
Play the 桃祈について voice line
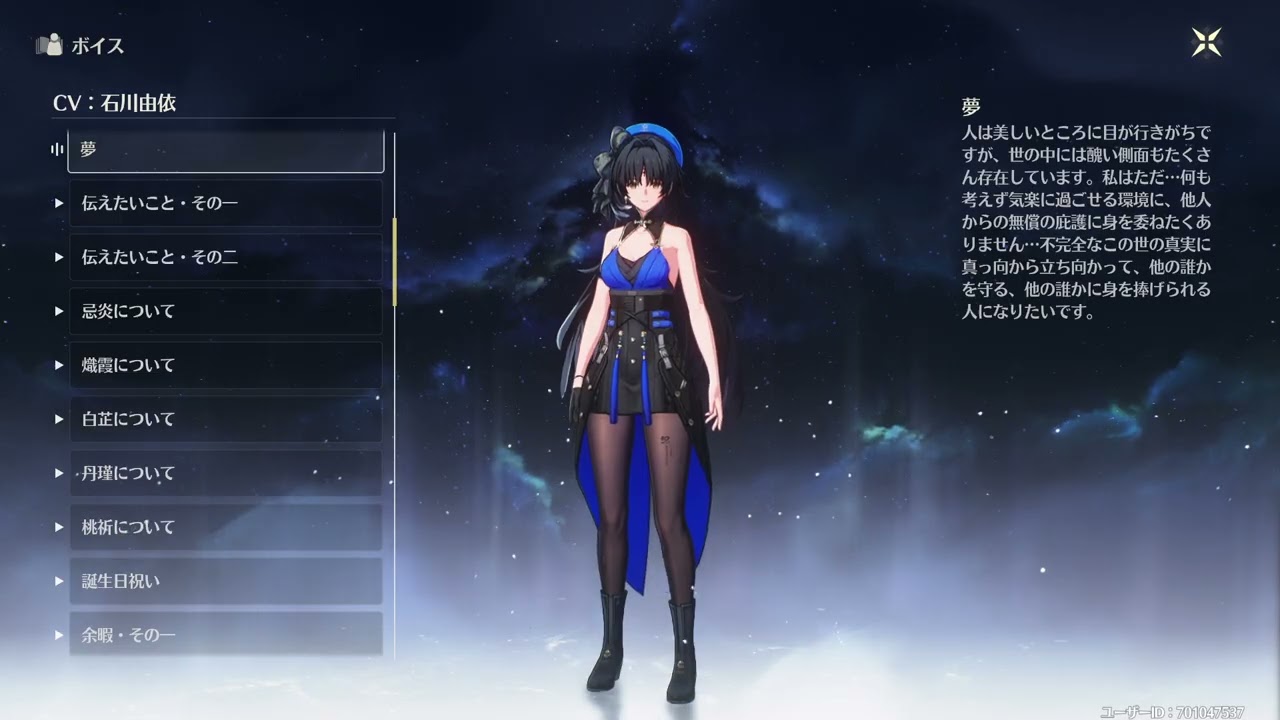[x=225, y=528]
